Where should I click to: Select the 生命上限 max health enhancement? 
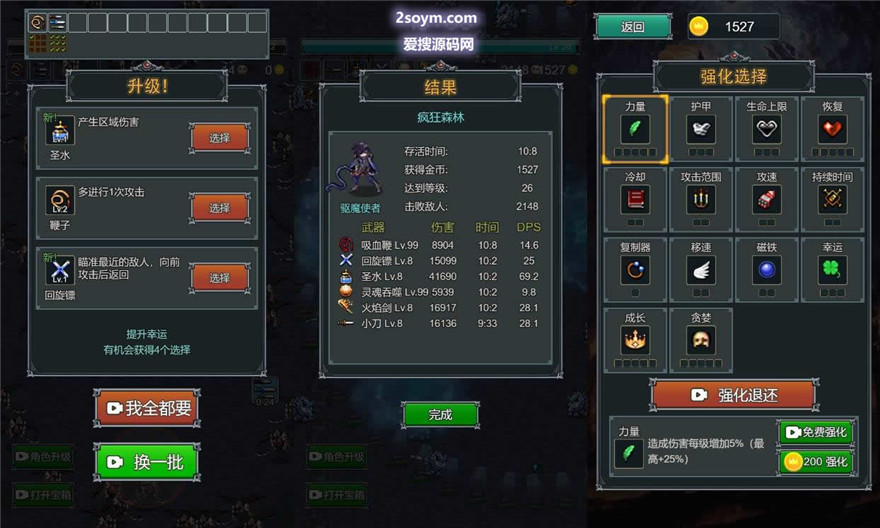point(767,129)
